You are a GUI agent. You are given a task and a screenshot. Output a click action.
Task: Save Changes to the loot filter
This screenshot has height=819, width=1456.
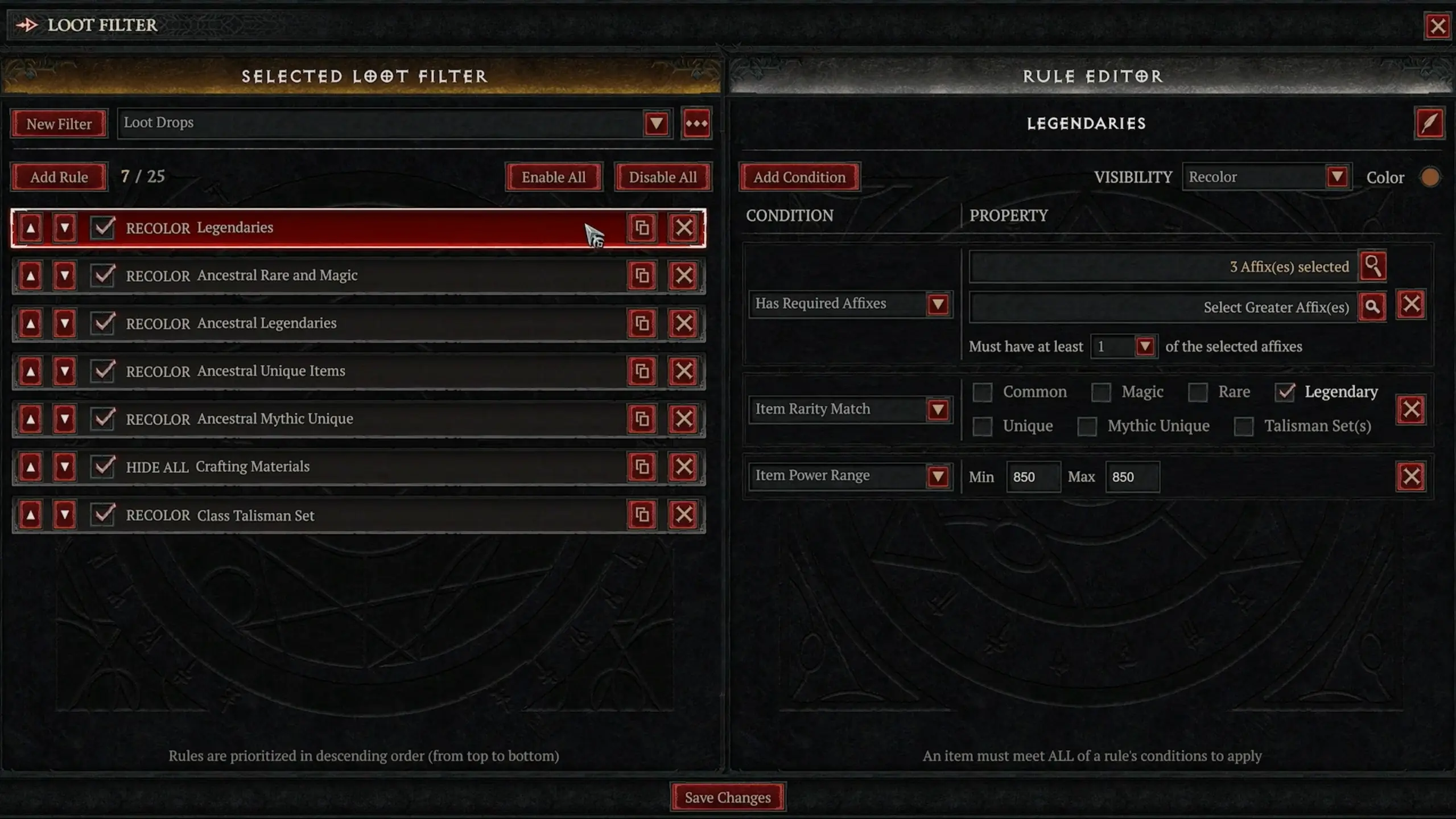728,797
